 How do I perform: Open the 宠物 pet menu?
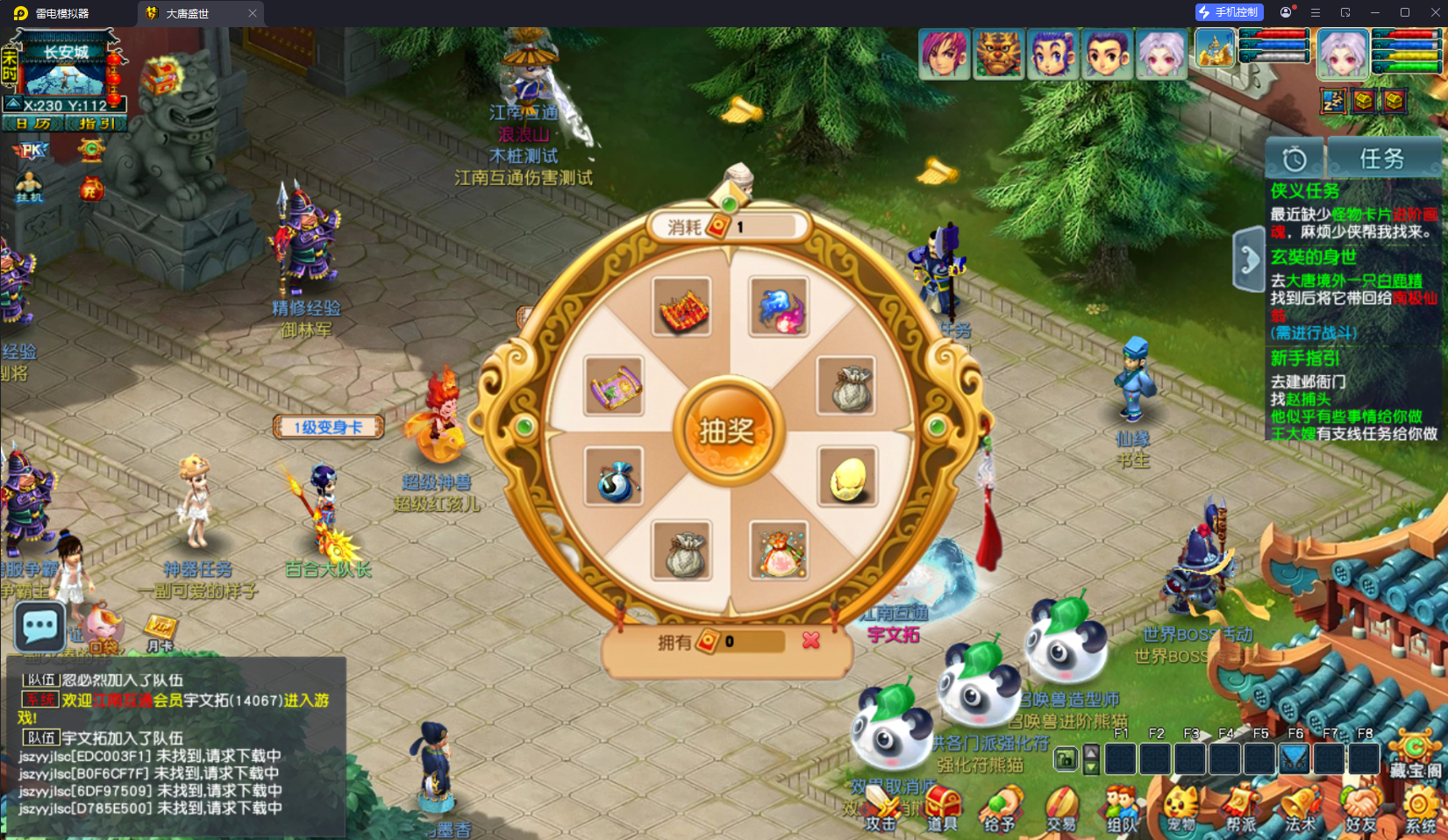(1181, 807)
